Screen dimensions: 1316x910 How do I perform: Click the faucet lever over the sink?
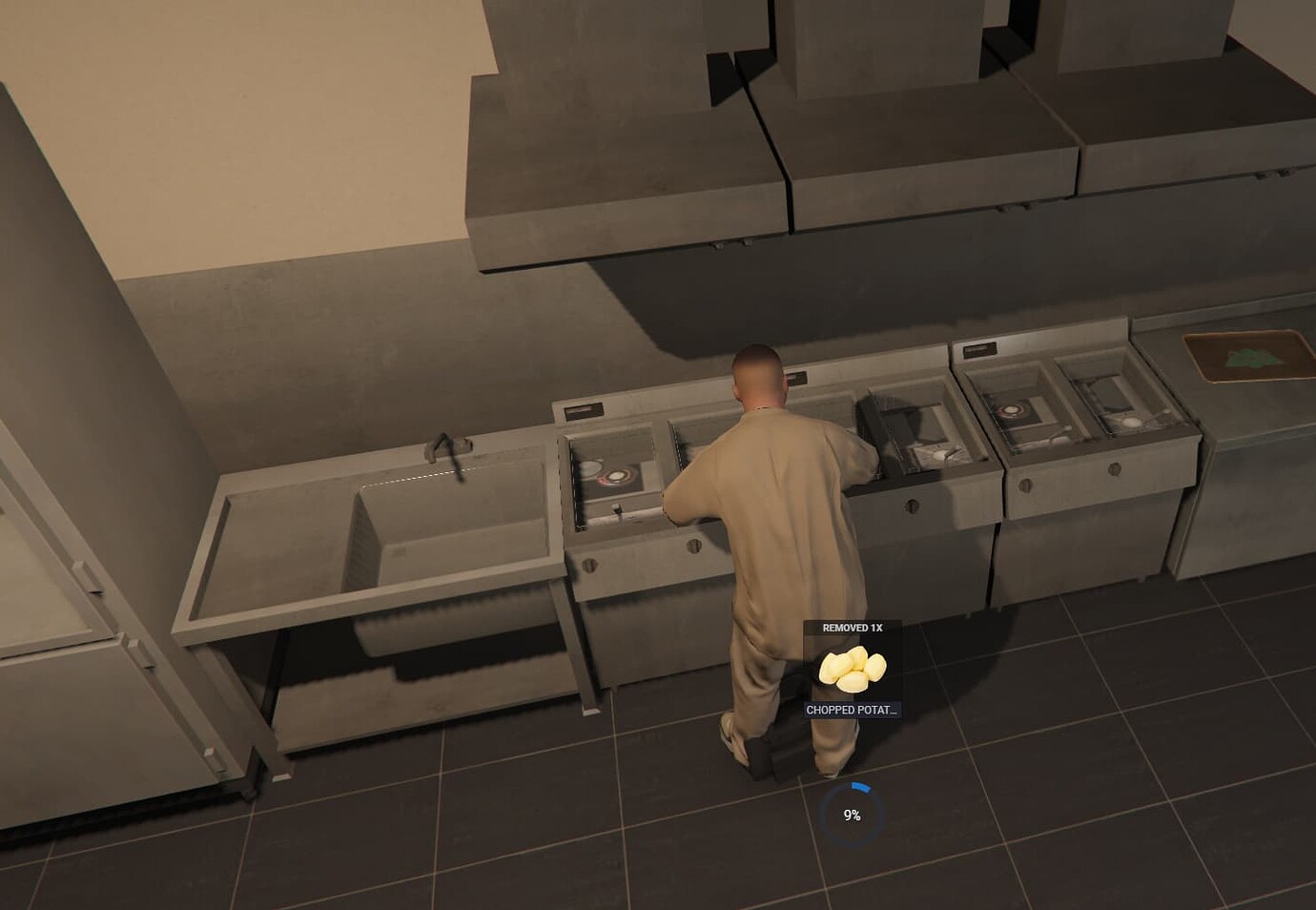(446, 446)
